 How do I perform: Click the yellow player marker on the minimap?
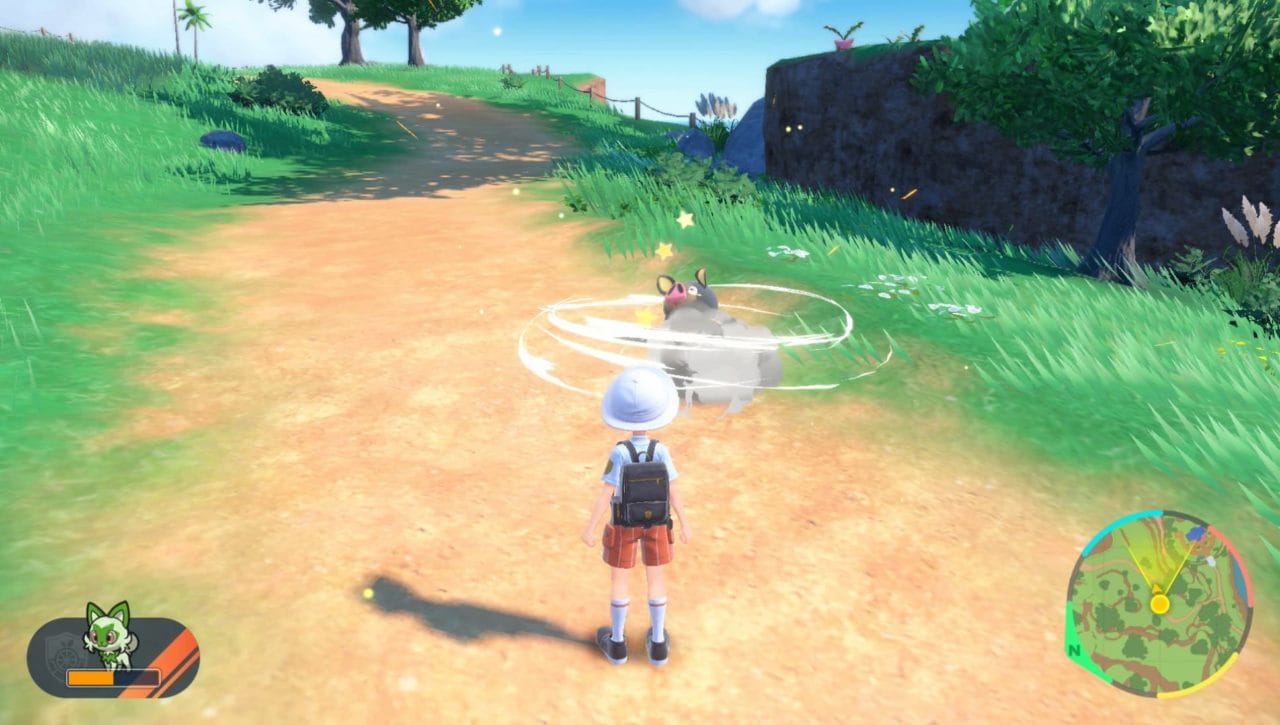[1160, 604]
